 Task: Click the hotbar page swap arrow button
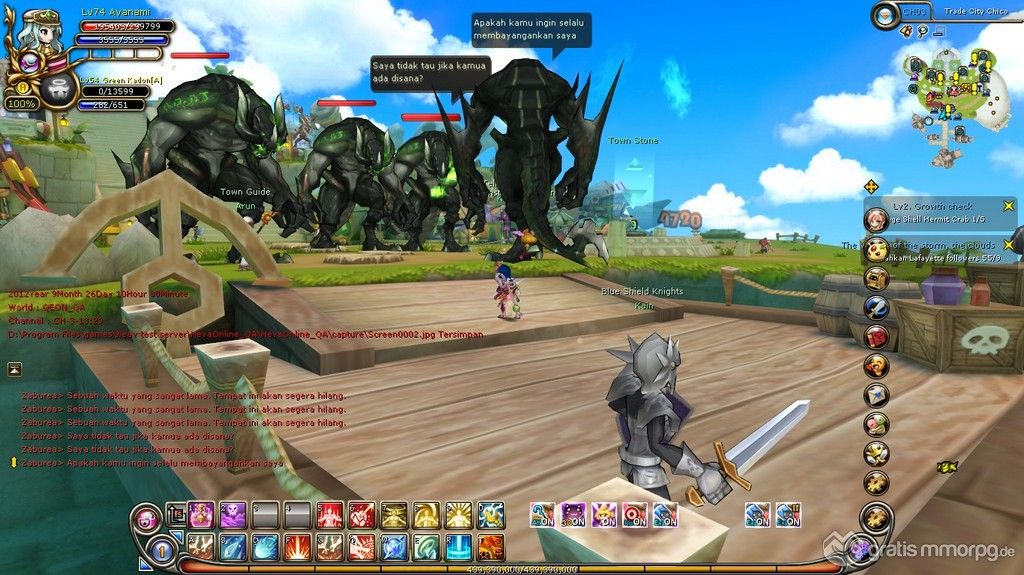point(174,515)
